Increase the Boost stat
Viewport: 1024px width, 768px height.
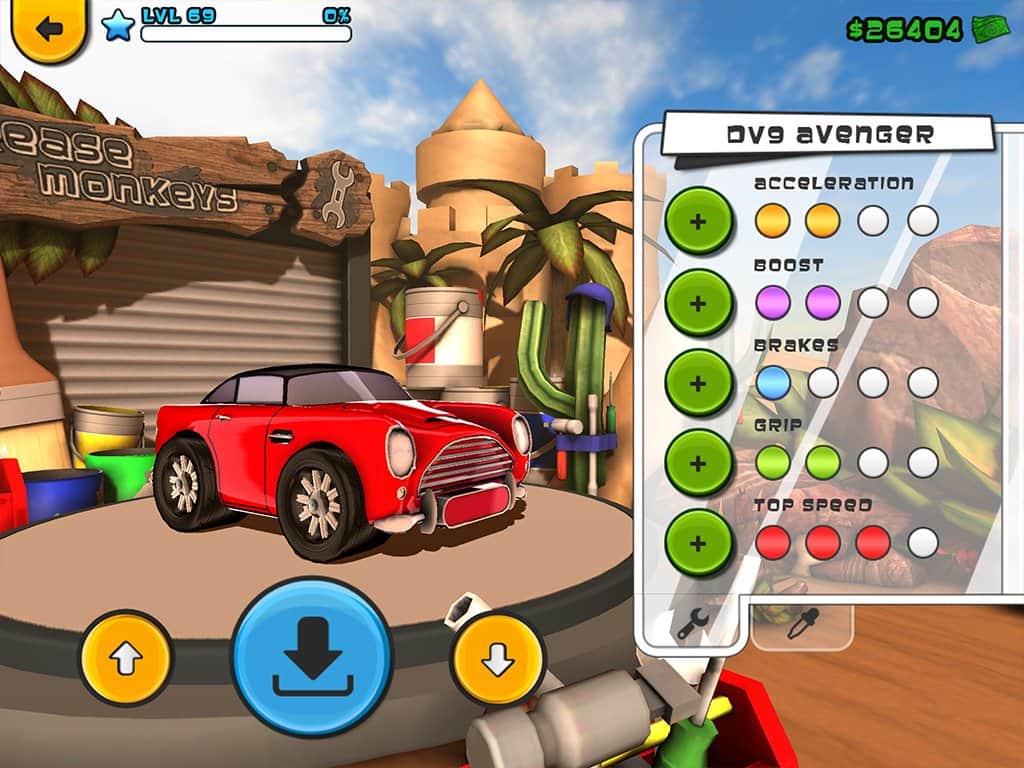699,302
